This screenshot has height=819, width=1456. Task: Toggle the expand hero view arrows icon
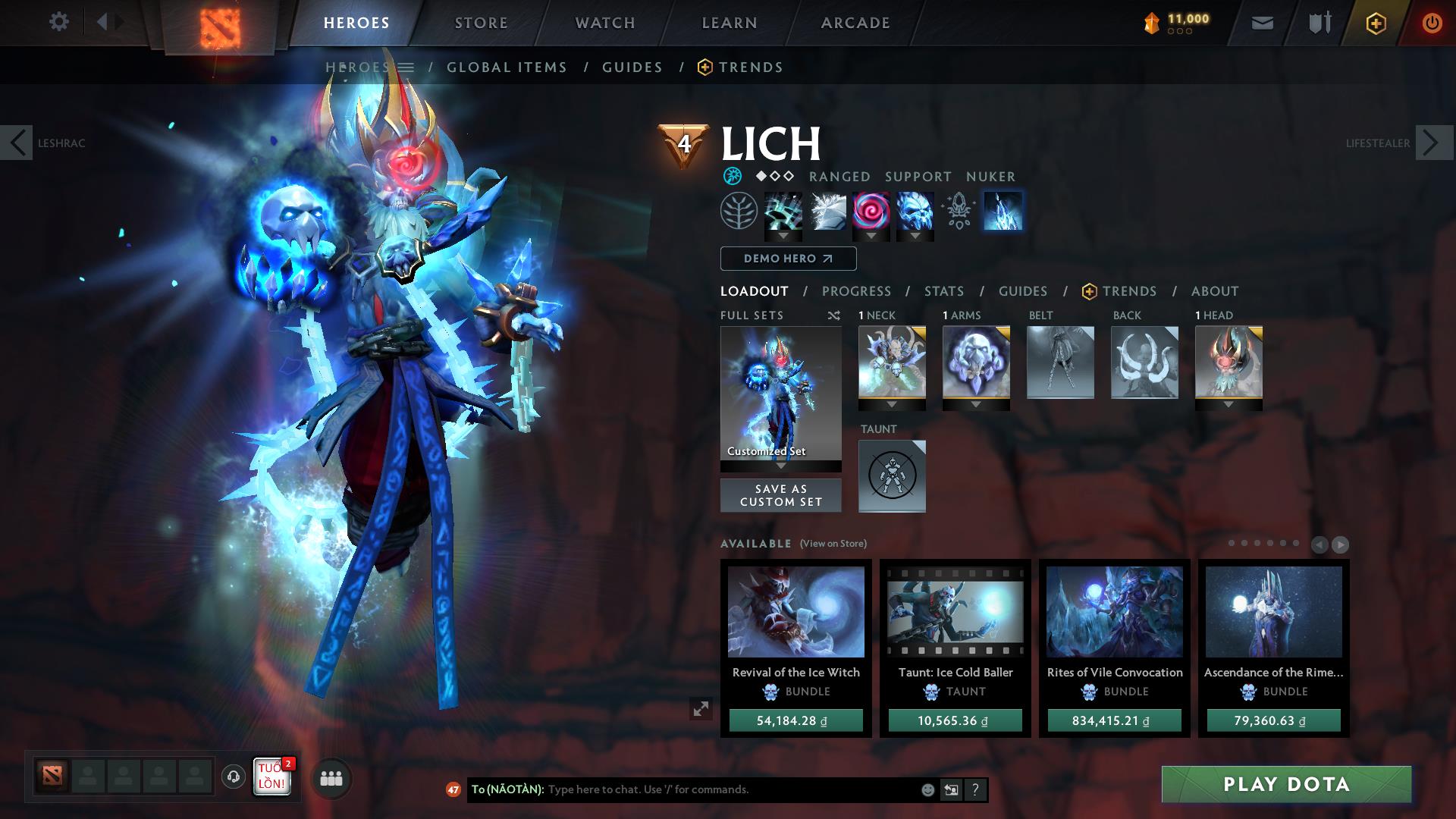pyautogui.click(x=701, y=710)
